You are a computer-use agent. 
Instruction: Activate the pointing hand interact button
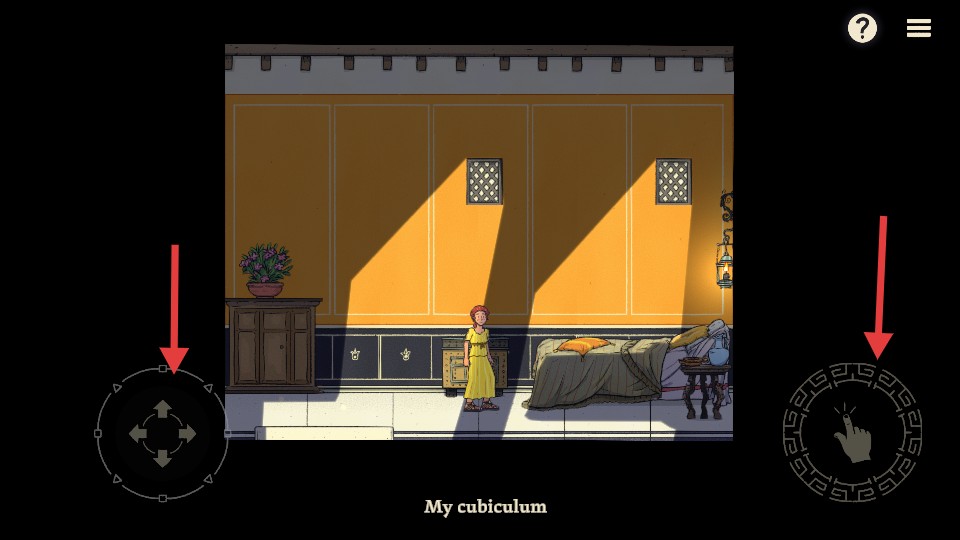coord(852,433)
